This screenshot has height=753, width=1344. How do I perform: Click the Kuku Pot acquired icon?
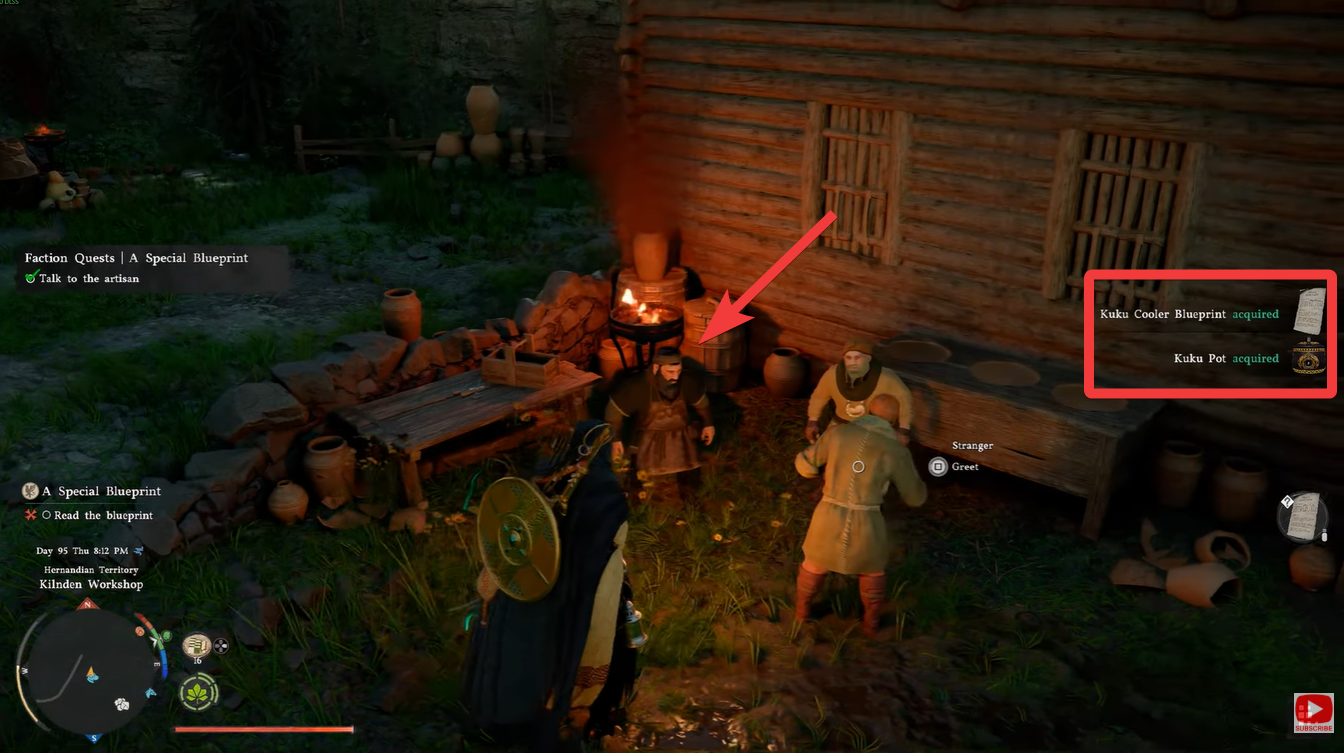[x=1308, y=358]
